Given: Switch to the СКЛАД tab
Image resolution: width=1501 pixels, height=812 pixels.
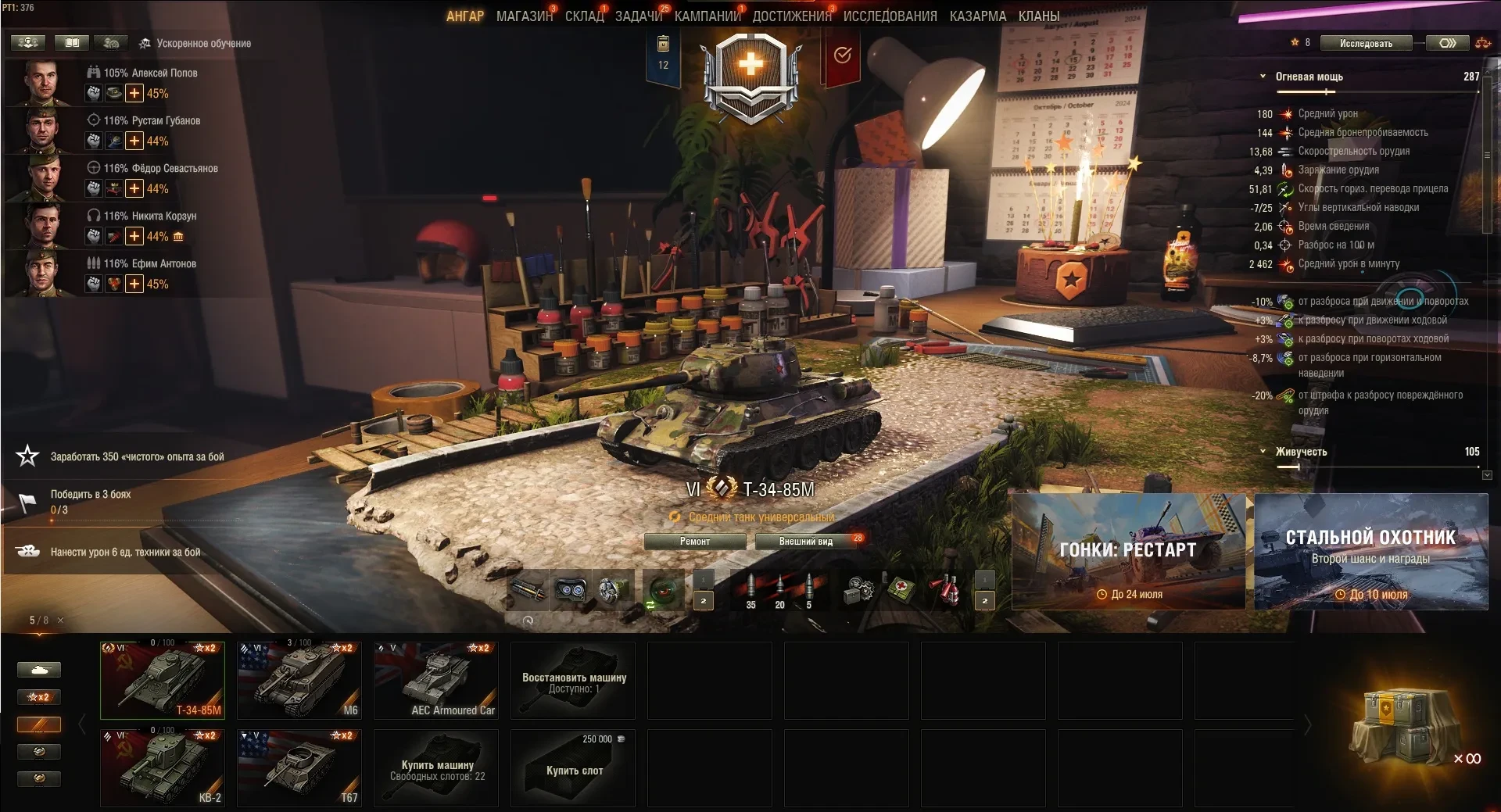Looking at the screenshot, I should [584, 16].
